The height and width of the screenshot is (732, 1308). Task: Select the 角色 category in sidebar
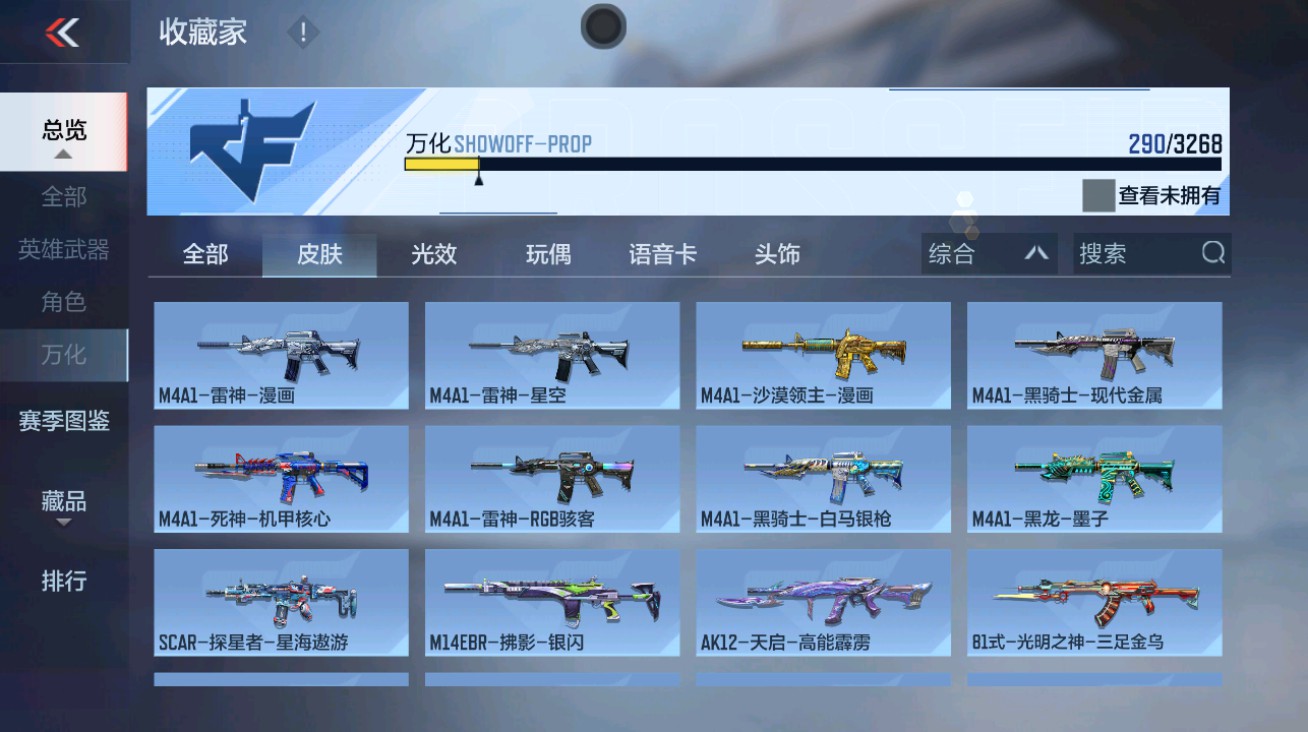63,303
